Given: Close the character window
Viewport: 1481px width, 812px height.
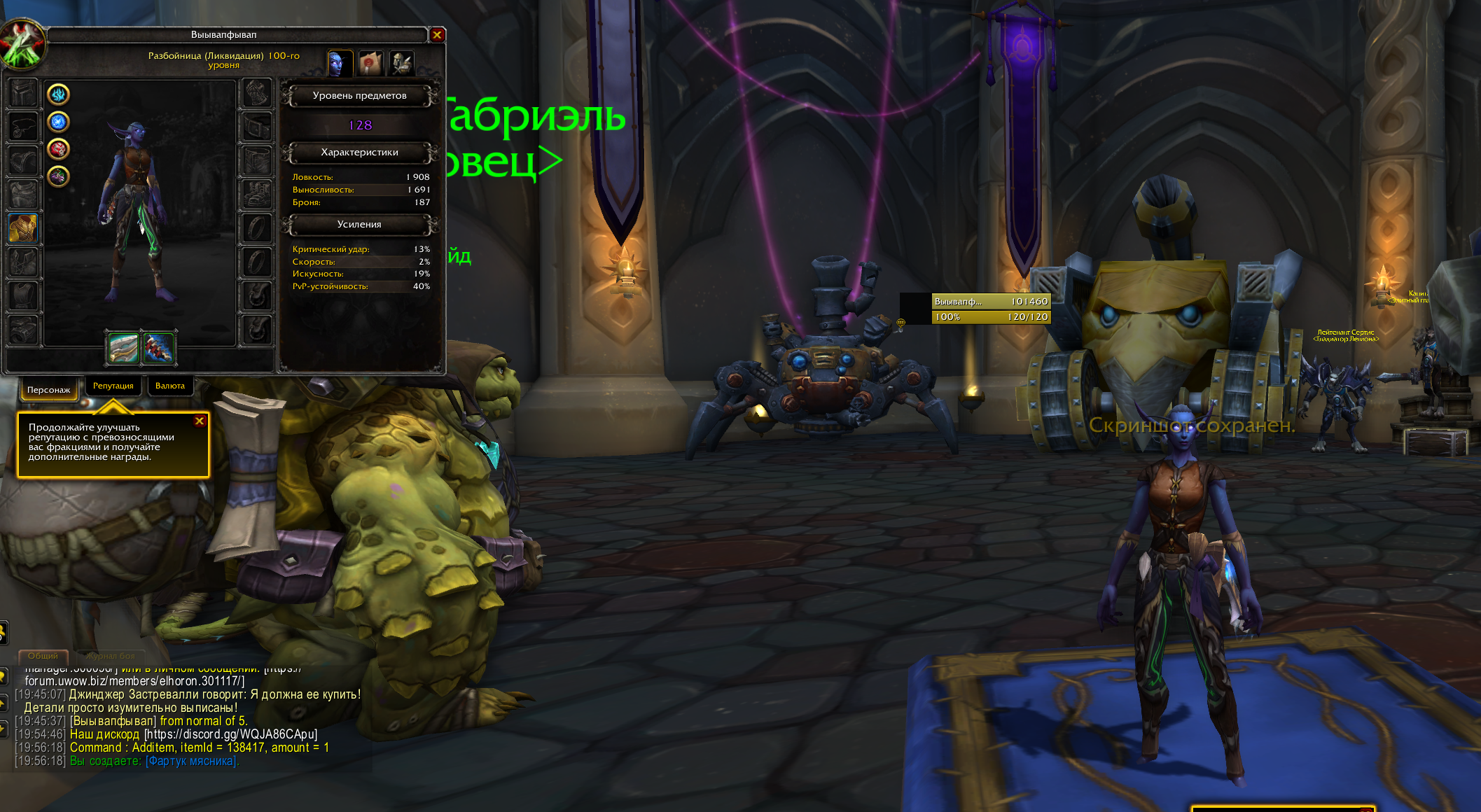Looking at the screenshot, I should [x=437, y=34].
